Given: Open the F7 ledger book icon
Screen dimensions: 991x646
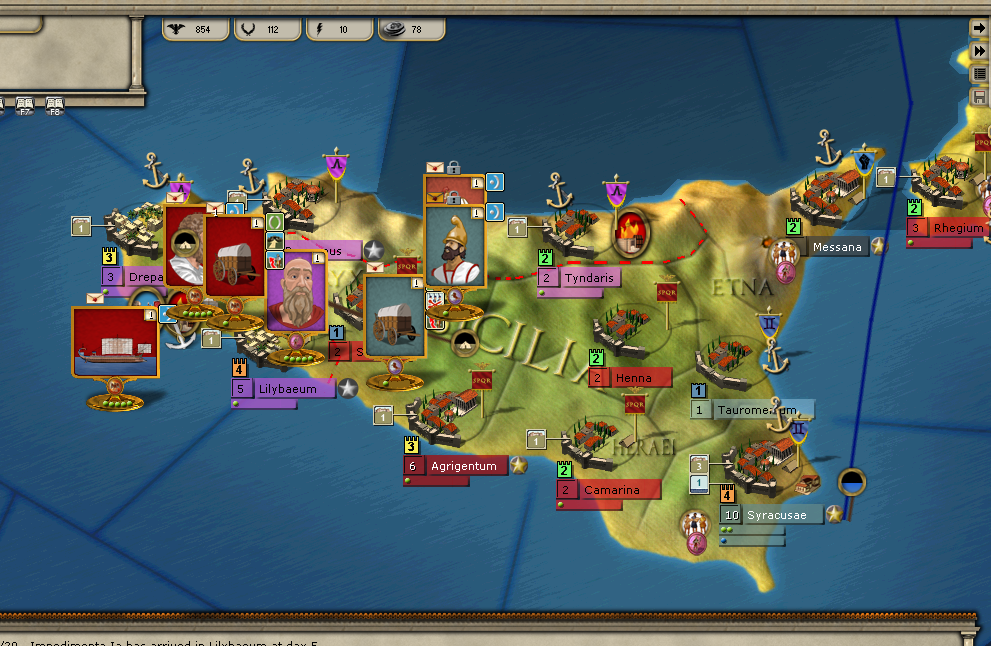Looking at the screenshot, I should (x=26, y=104).
